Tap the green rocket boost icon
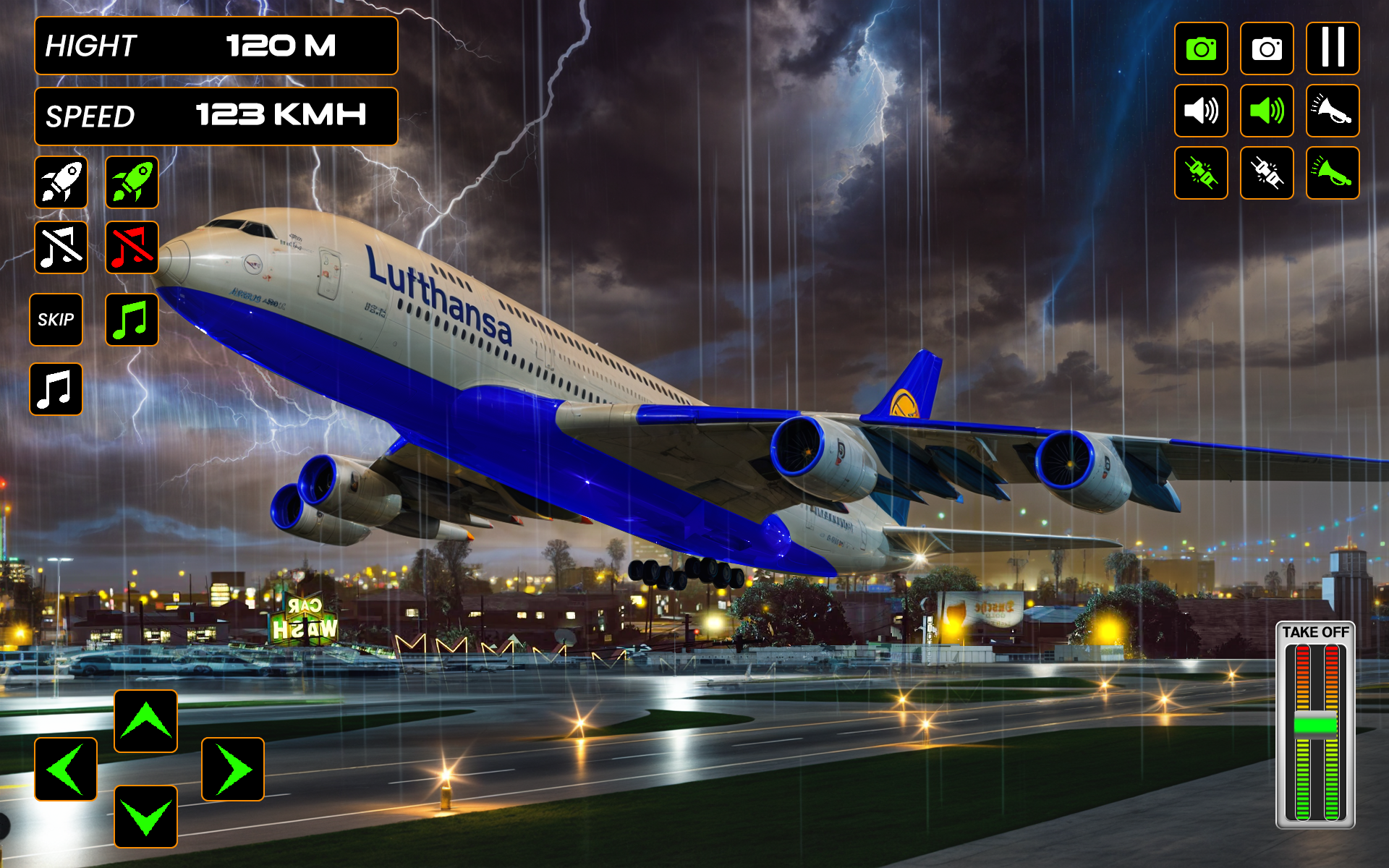The width and height of the screenshot is (1389, 868). [132, 183]
